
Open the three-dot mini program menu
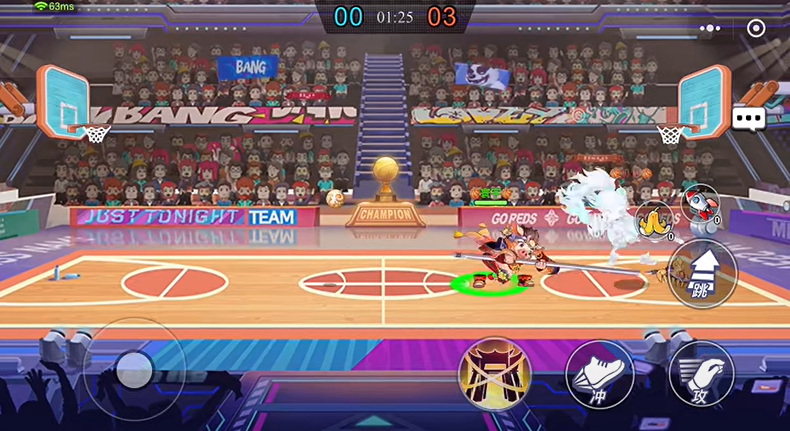(x=711, y=28)
